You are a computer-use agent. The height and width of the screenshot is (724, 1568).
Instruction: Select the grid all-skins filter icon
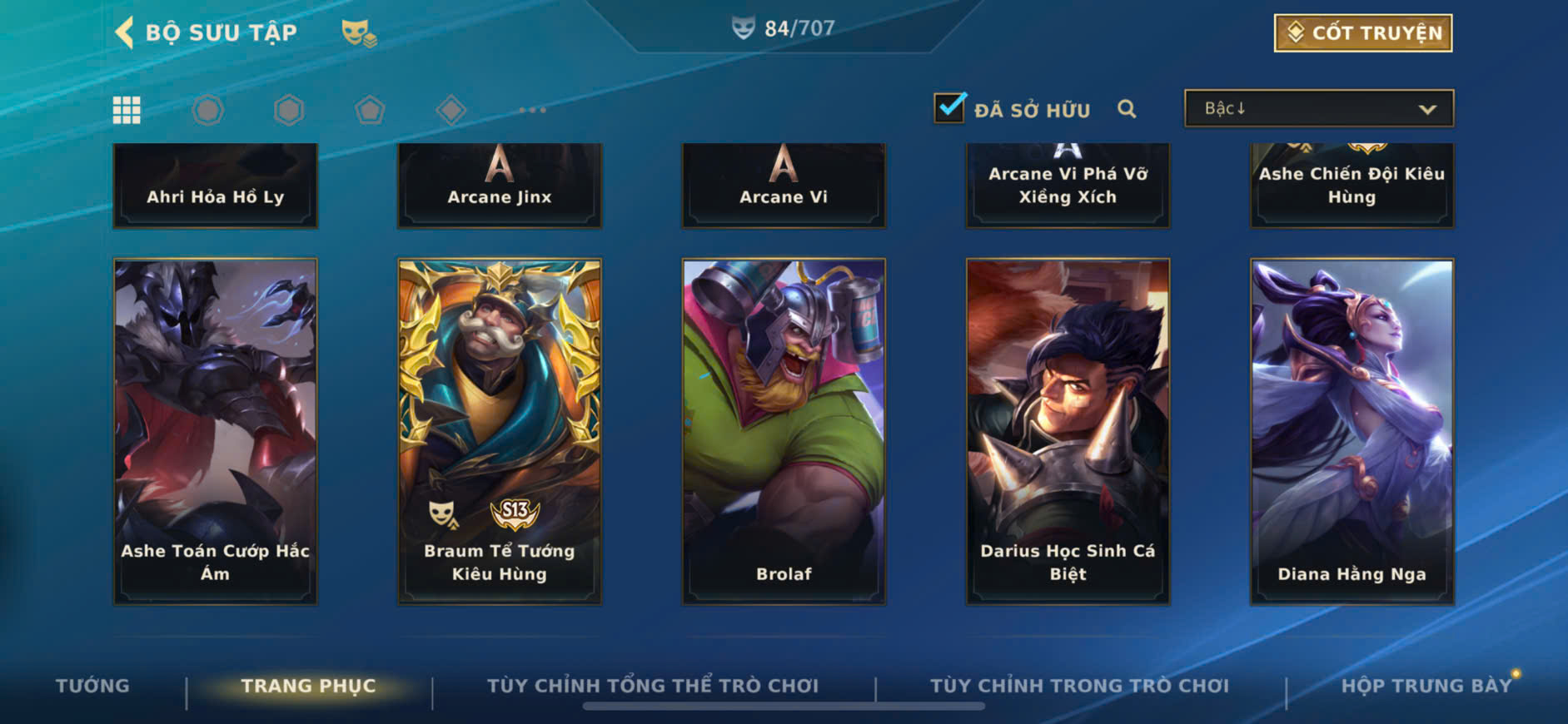(127, 110)
